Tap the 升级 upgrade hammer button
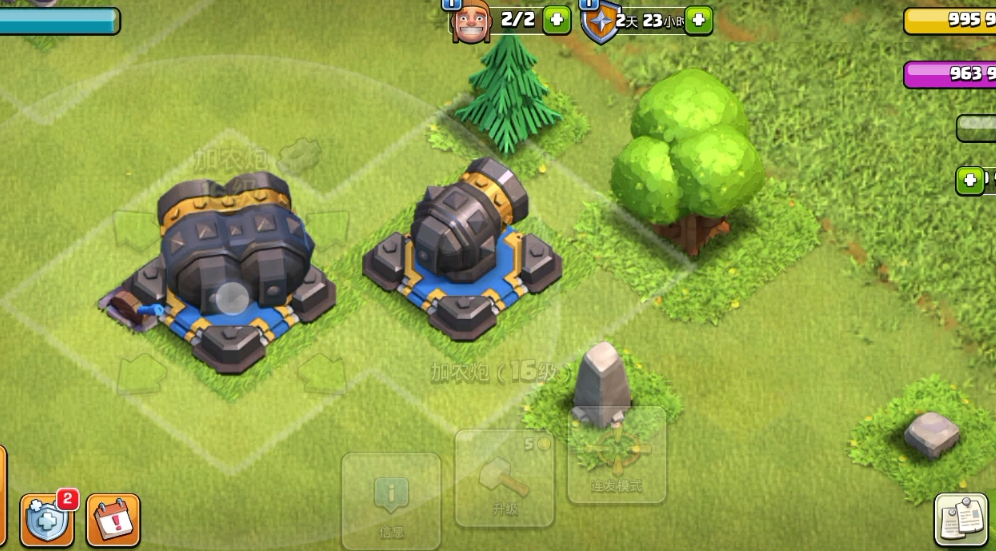 tap(504, 478)
